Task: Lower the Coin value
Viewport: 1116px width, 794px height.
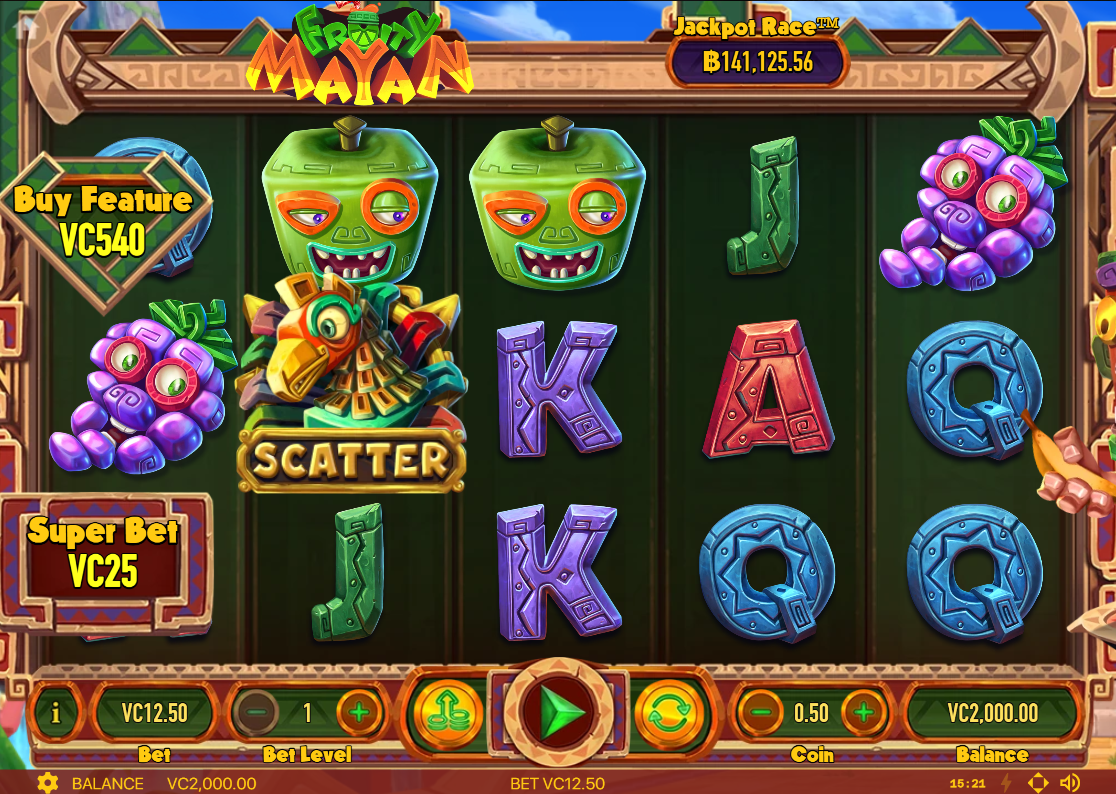Action: tap(761, 713)
